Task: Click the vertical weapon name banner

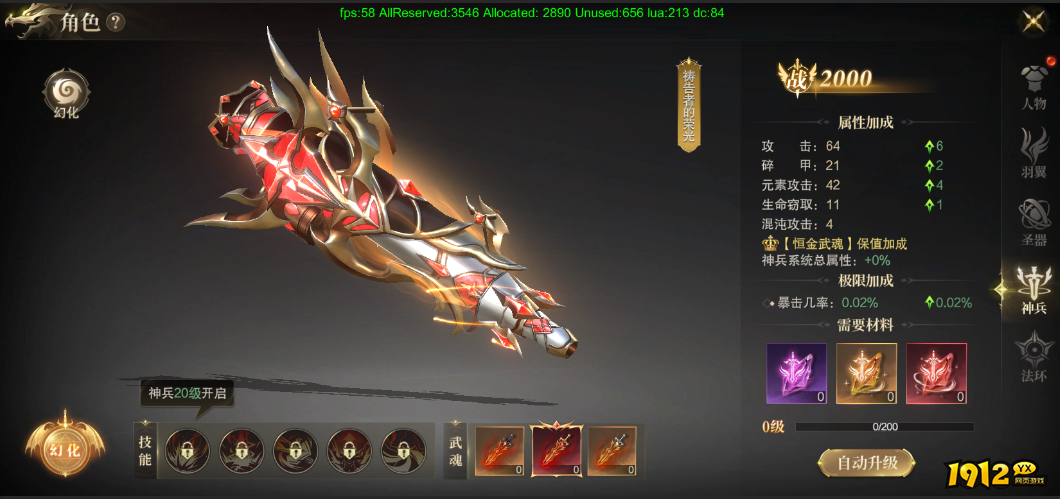Action: [x=688, y=104]
